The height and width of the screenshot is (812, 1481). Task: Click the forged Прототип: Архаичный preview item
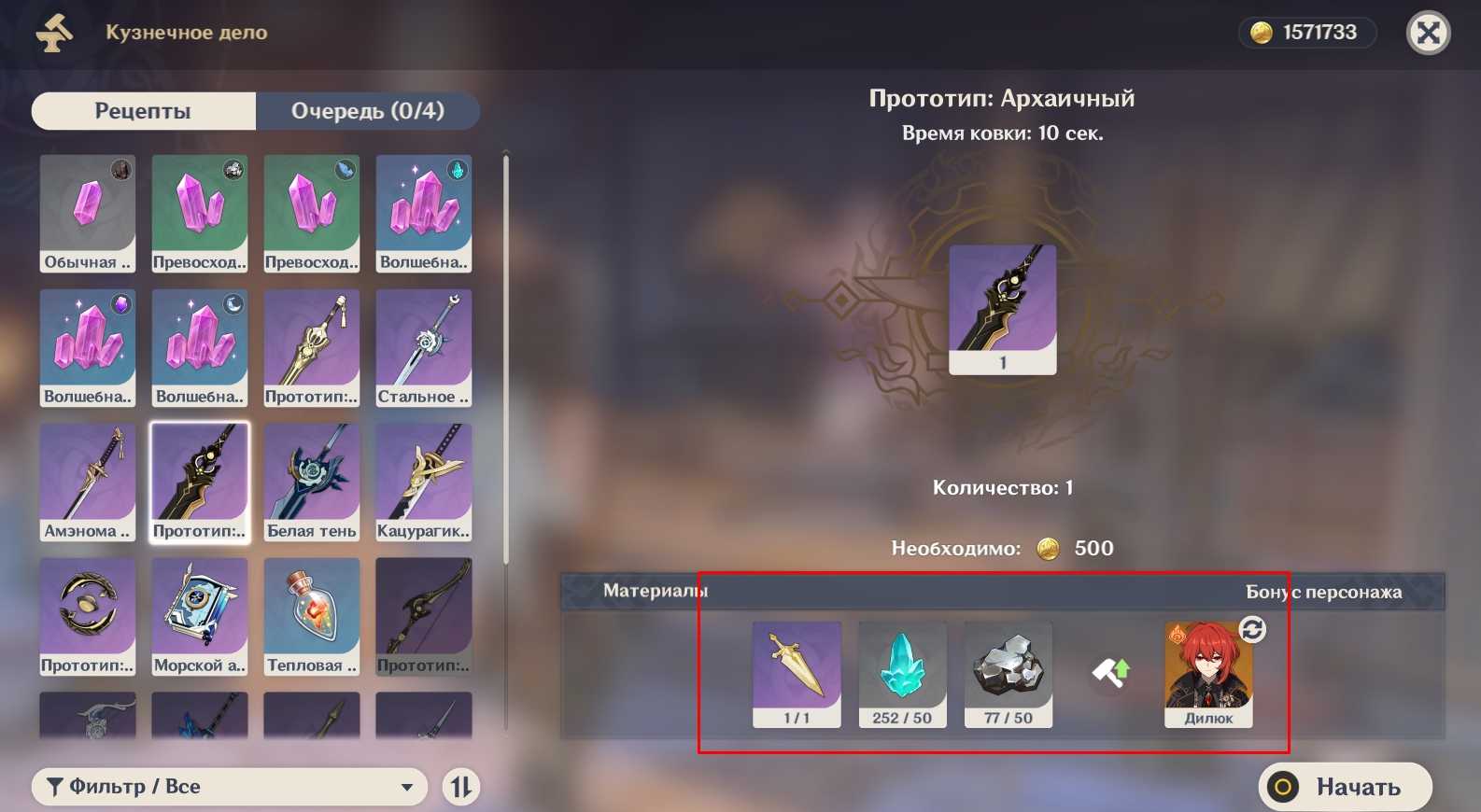coord(1002,309)
